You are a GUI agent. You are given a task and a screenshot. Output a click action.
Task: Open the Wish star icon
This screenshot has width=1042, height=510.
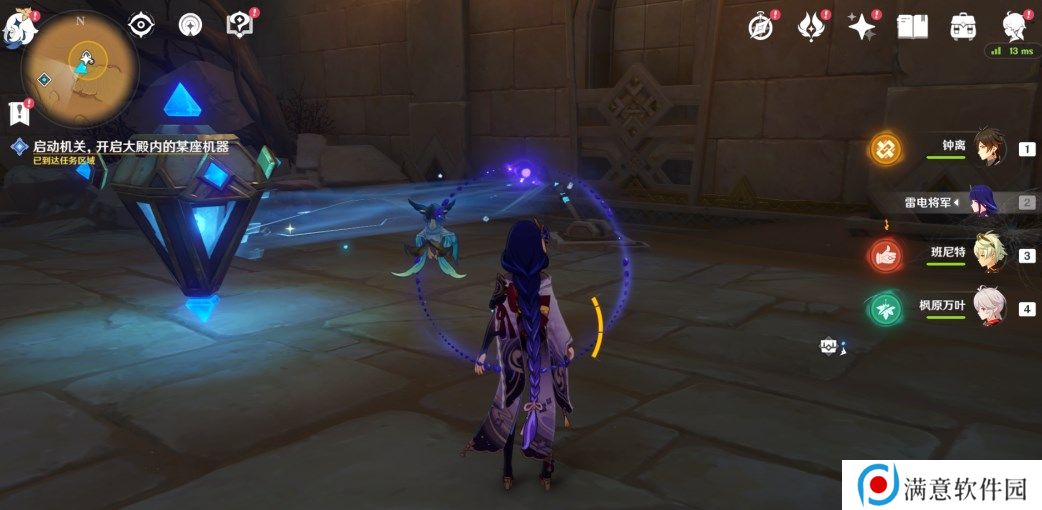click(861, 27)
